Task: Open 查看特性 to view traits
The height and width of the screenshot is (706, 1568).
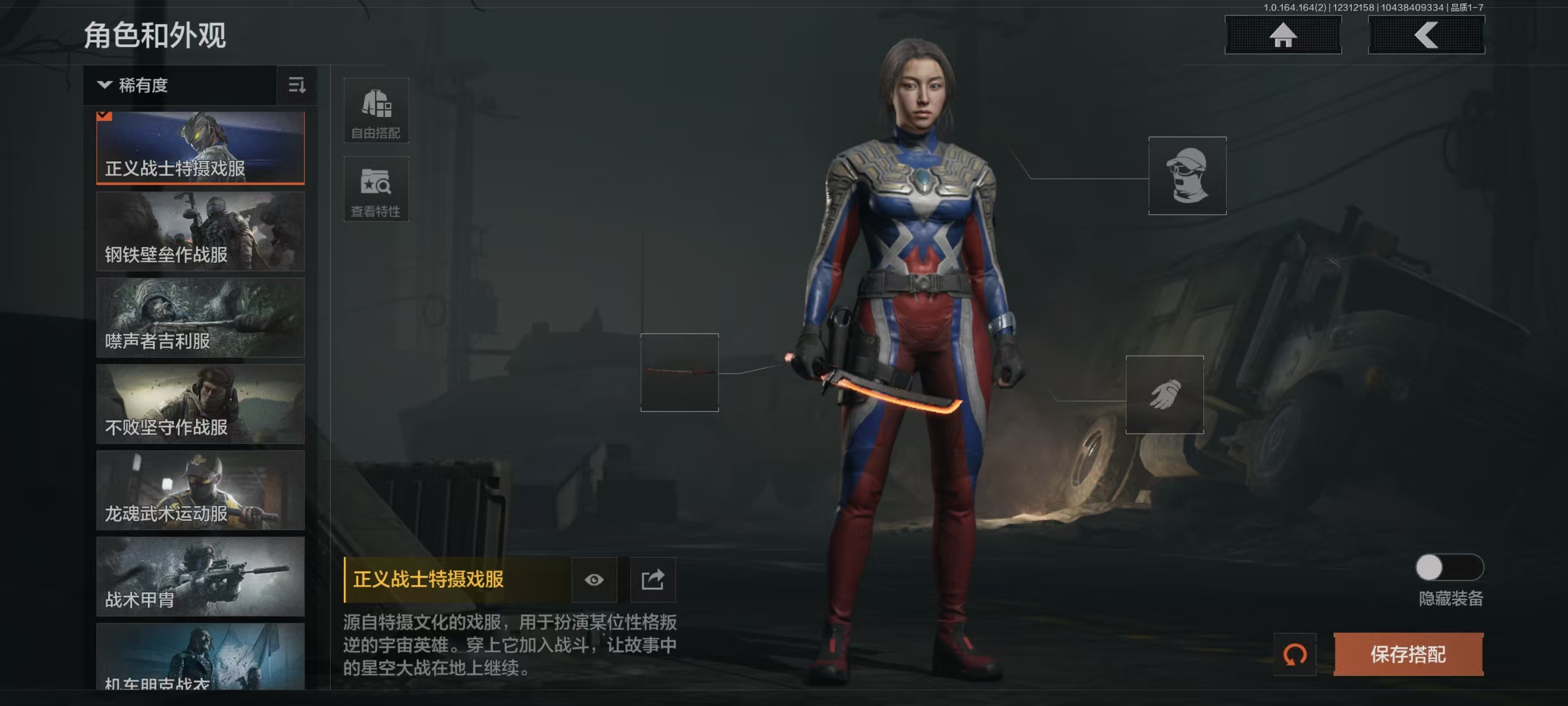Action: coord(376,189)
